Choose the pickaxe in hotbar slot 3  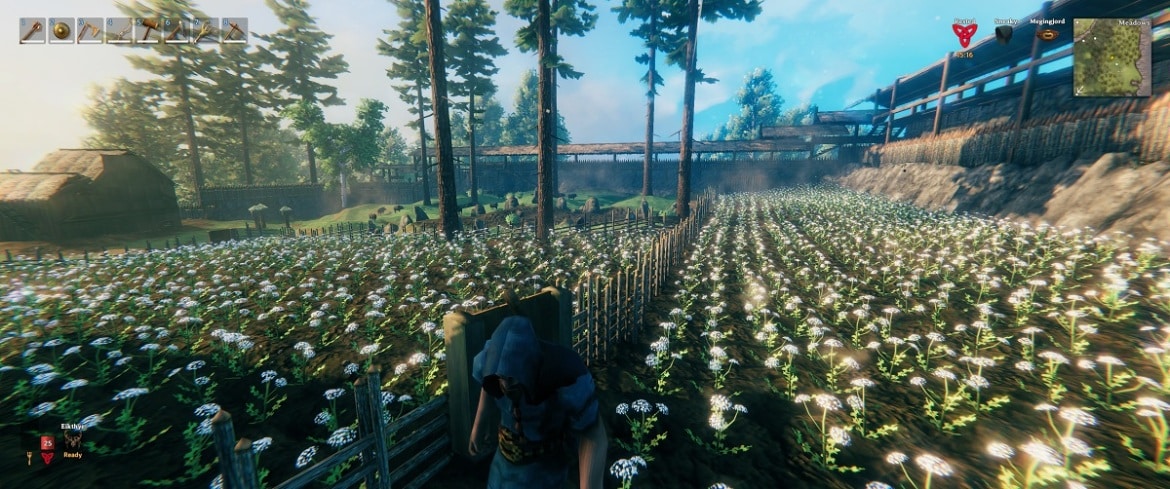[x=90, y=31]
